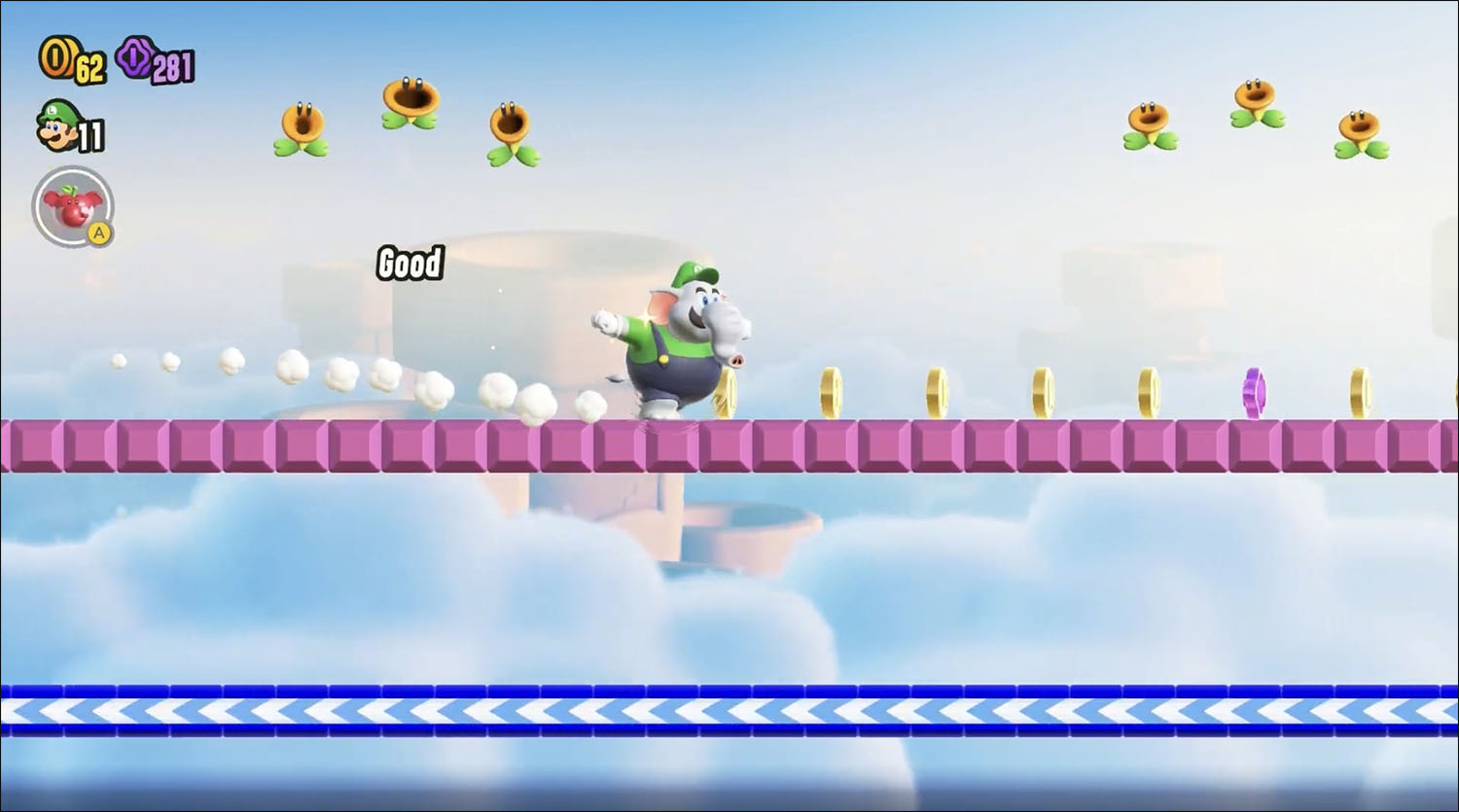Click the Luigi lives portrait icon

[x=58, y=127]
